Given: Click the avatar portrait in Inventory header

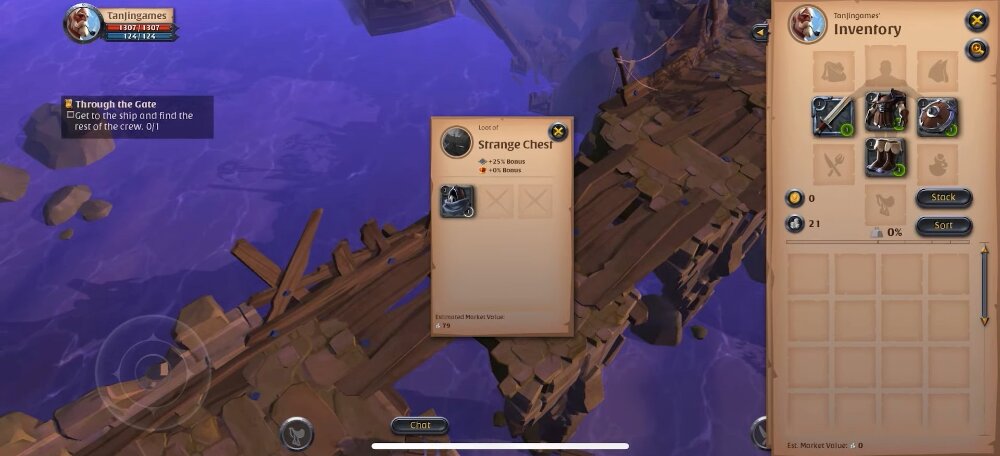Looking at the screenshot, I should pos(807,24).
